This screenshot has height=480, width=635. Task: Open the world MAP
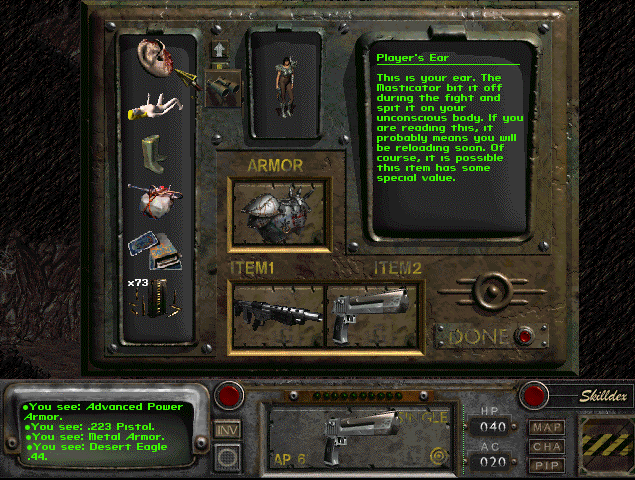point(548,427)
